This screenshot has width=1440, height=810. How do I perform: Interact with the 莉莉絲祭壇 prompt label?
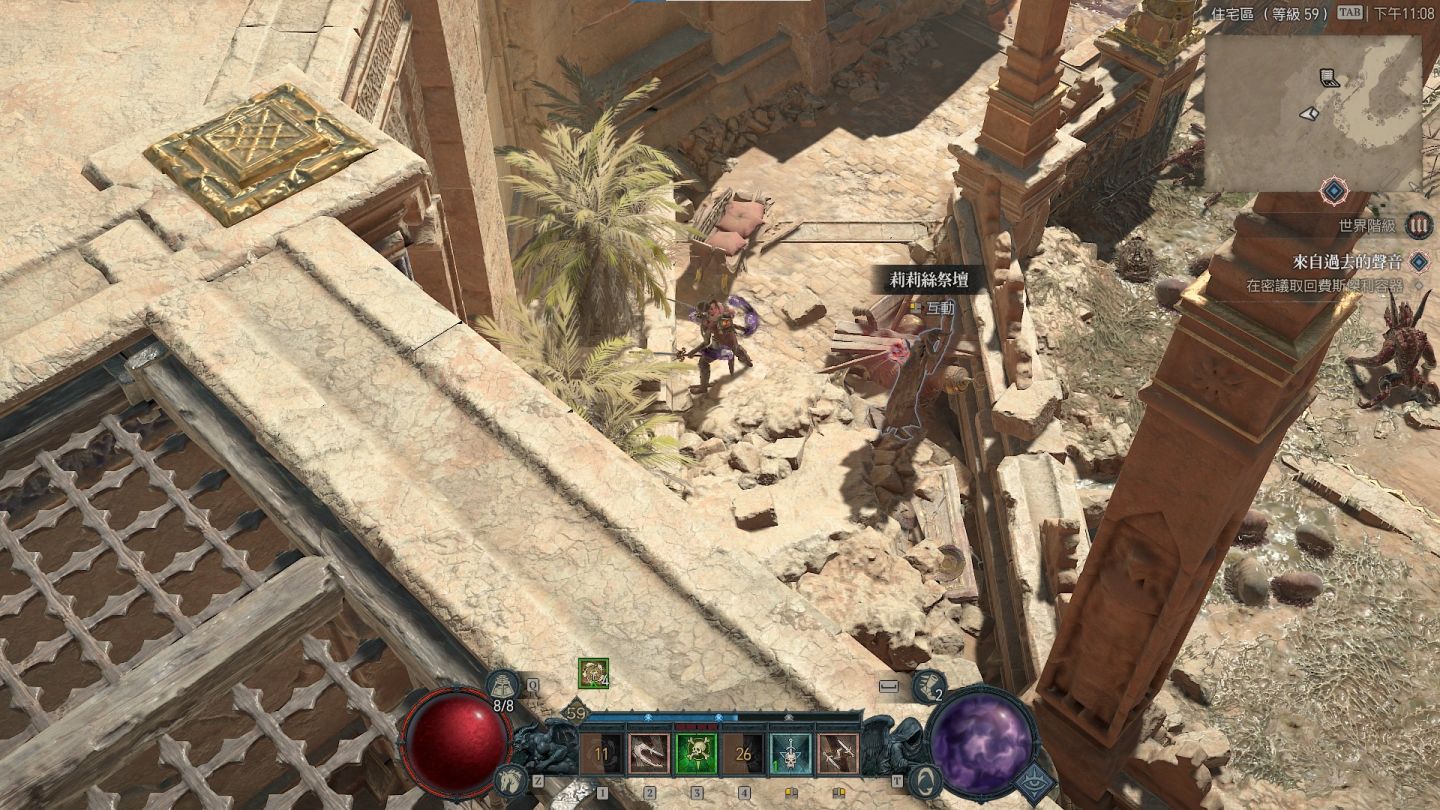(929, 279)
